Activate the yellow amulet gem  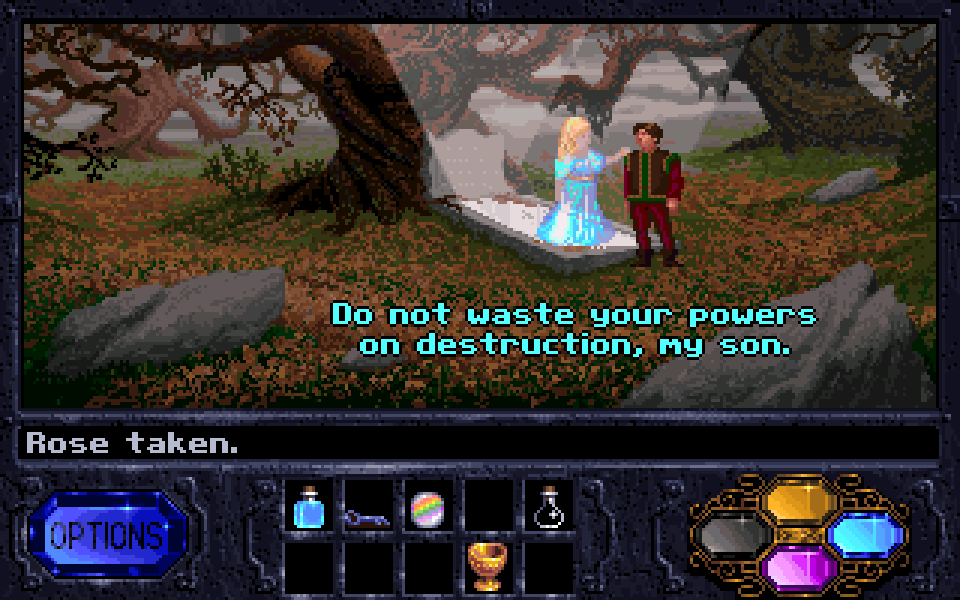tap(800, 500)
